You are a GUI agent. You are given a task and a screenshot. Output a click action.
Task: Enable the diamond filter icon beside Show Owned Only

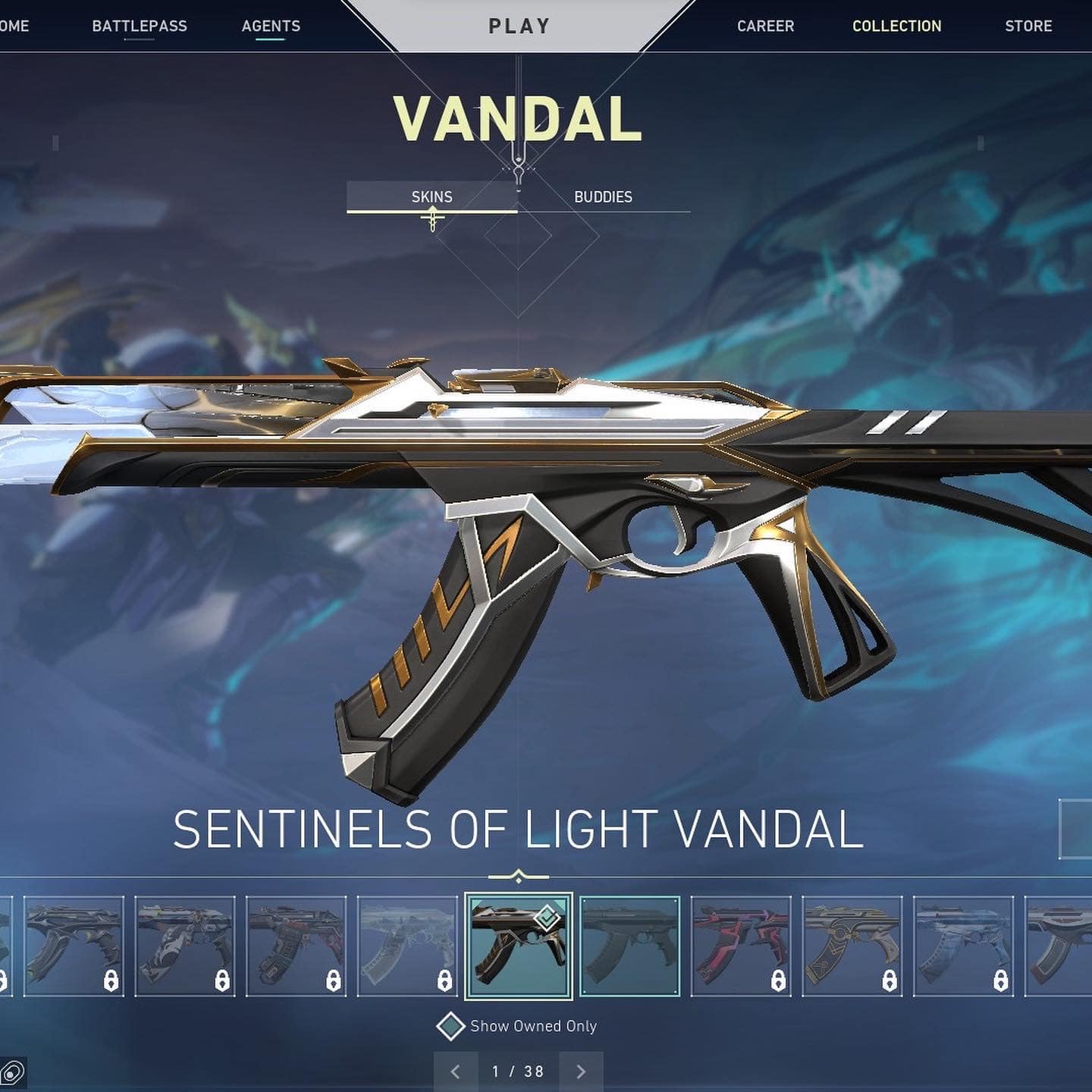click(x=453, y=1026)
